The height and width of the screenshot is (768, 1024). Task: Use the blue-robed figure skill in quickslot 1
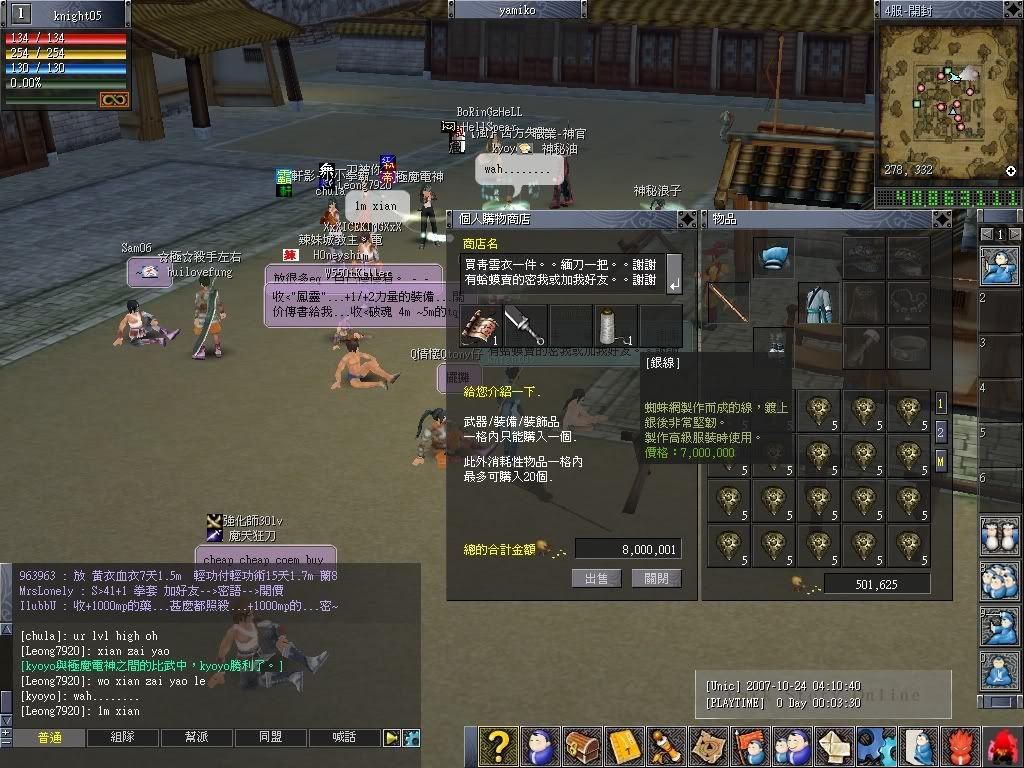(x=997, y=266)
